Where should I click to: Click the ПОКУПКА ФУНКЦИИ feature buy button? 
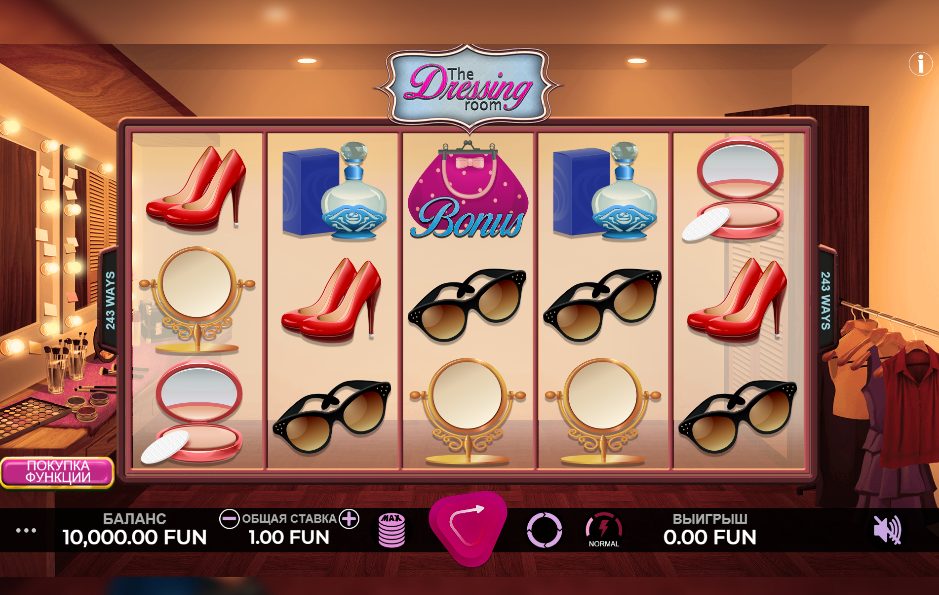57,472
